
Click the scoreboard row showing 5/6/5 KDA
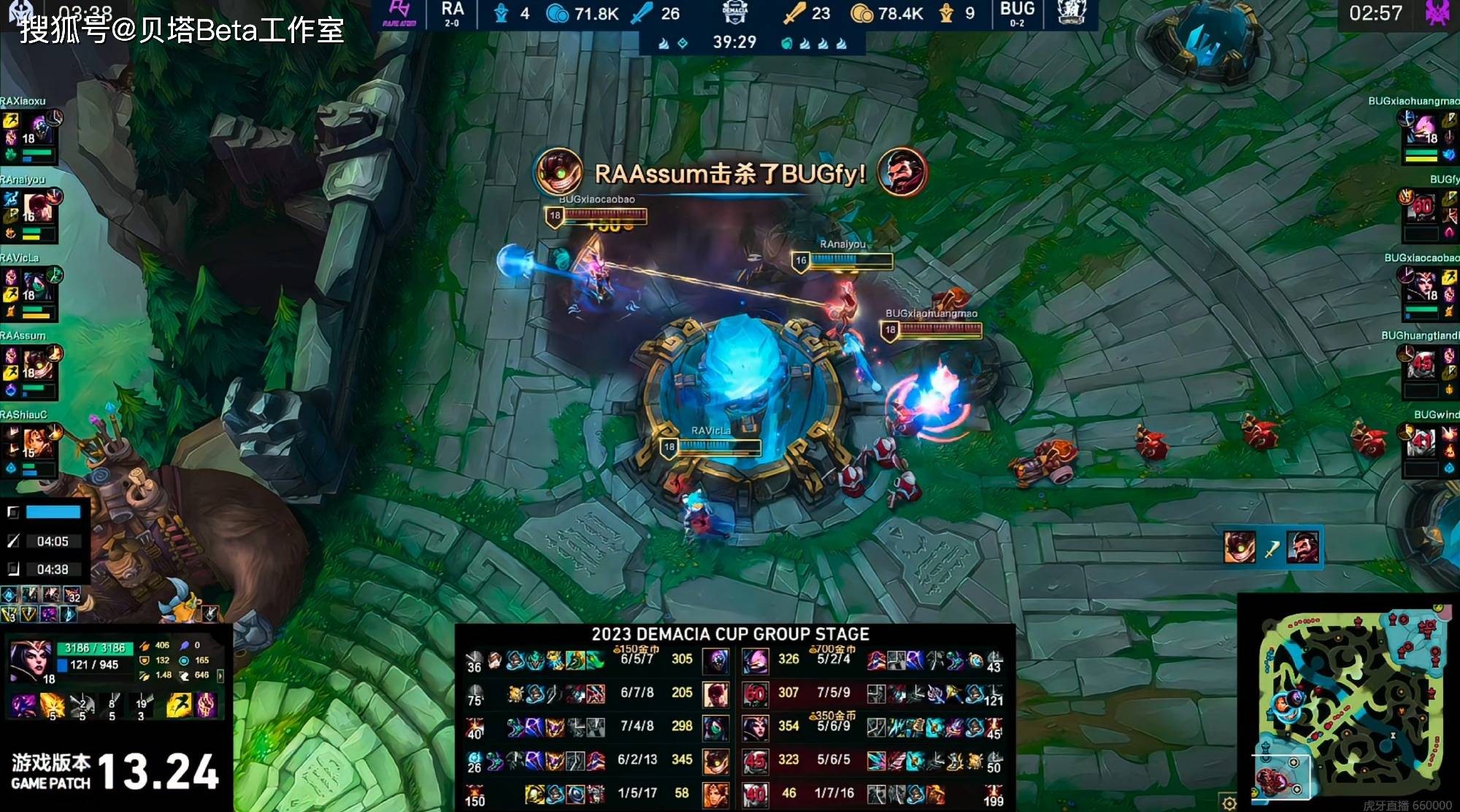834,760
